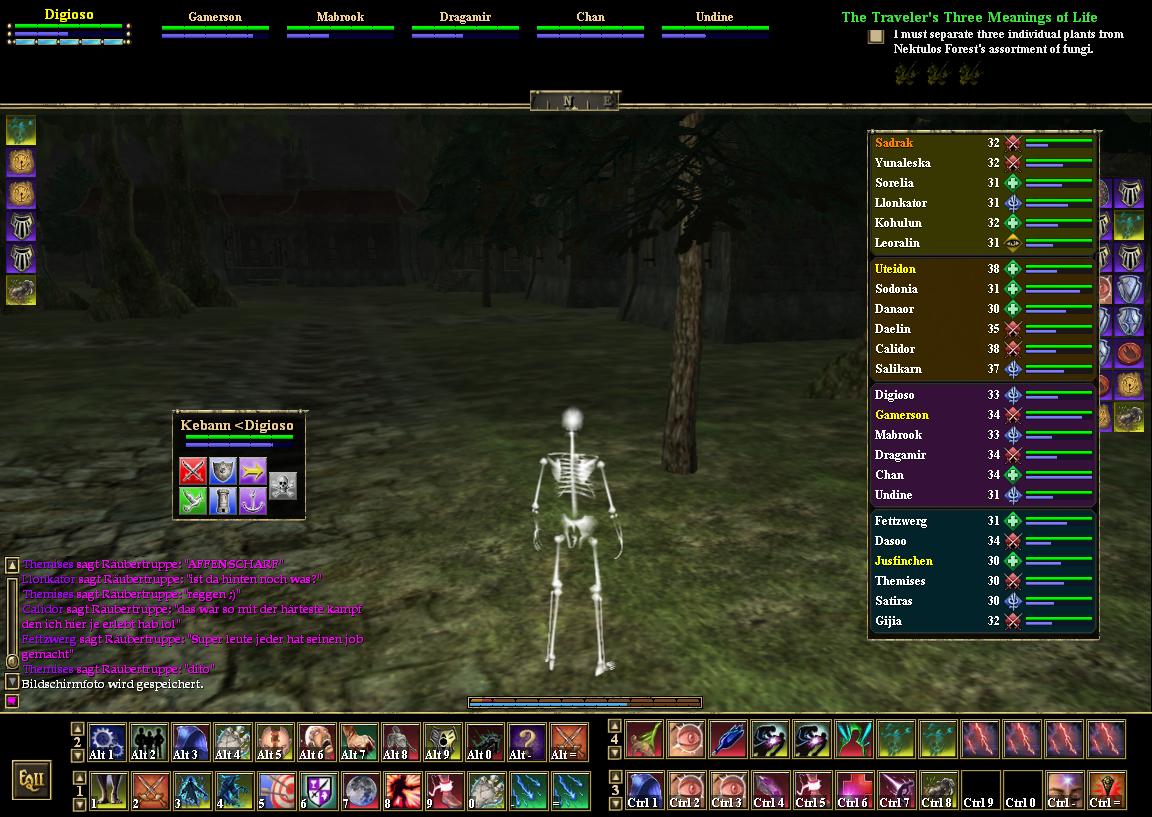Screen dimensions: 1152x817
Task: Use the target bullseye ability in slot 5
Action: tap(274, 791)
